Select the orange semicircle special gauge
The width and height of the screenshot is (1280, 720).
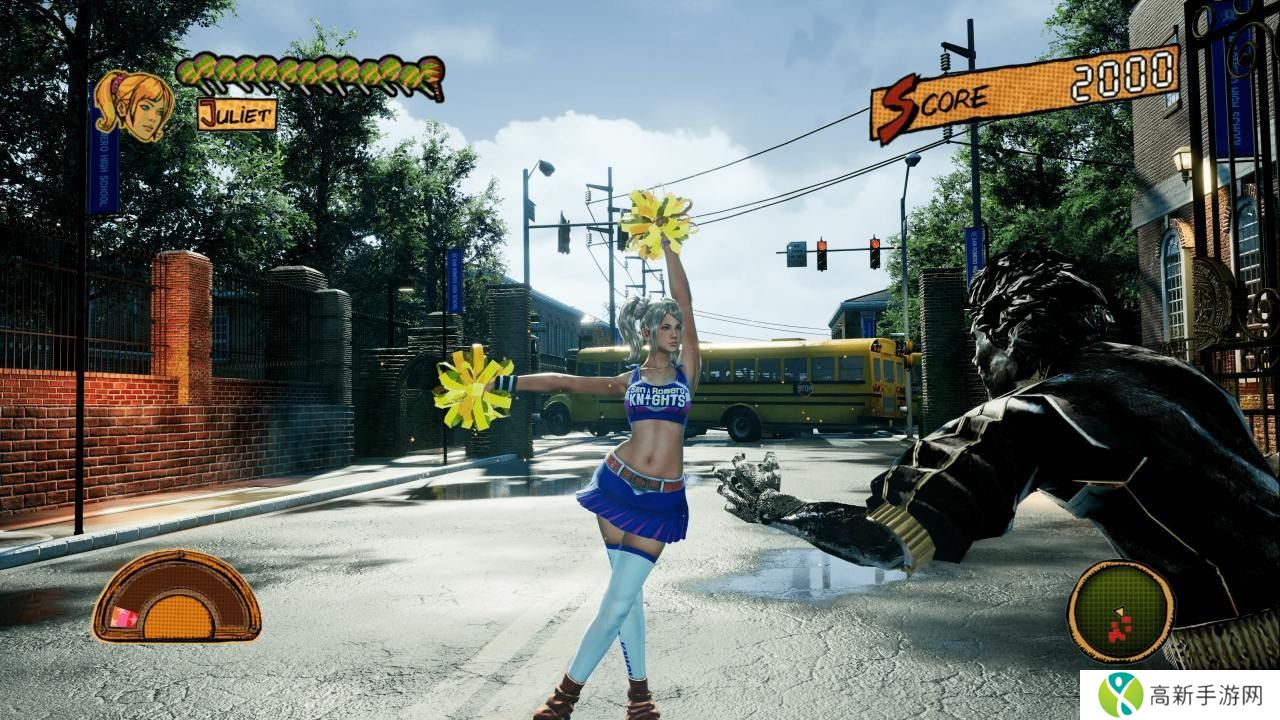pyautogui.click(x=176, y=597)
